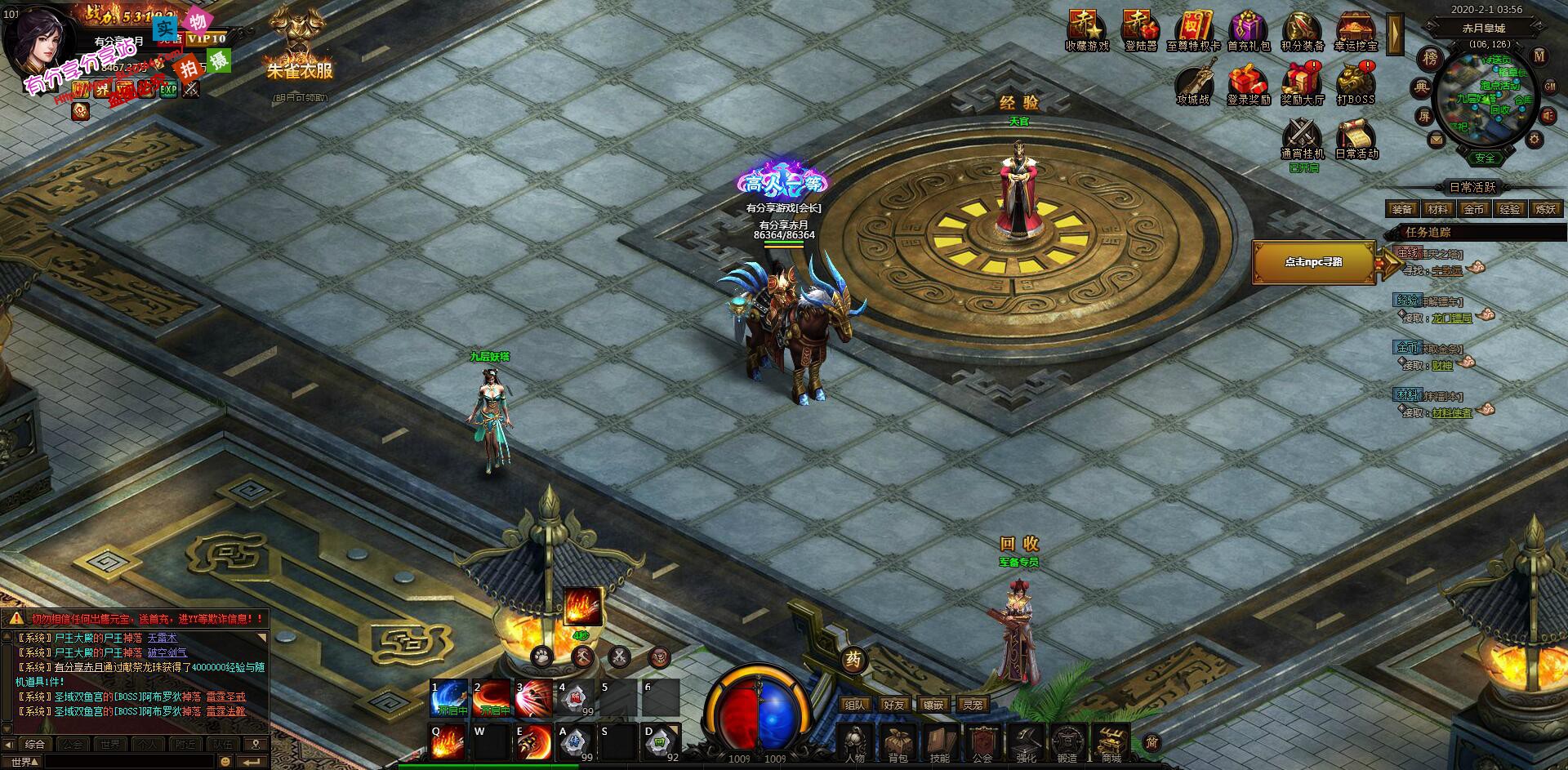This screenshot has width=1568, height=770.
Task: Open the 商城 shop
Action: click(x=1111, y=742)
